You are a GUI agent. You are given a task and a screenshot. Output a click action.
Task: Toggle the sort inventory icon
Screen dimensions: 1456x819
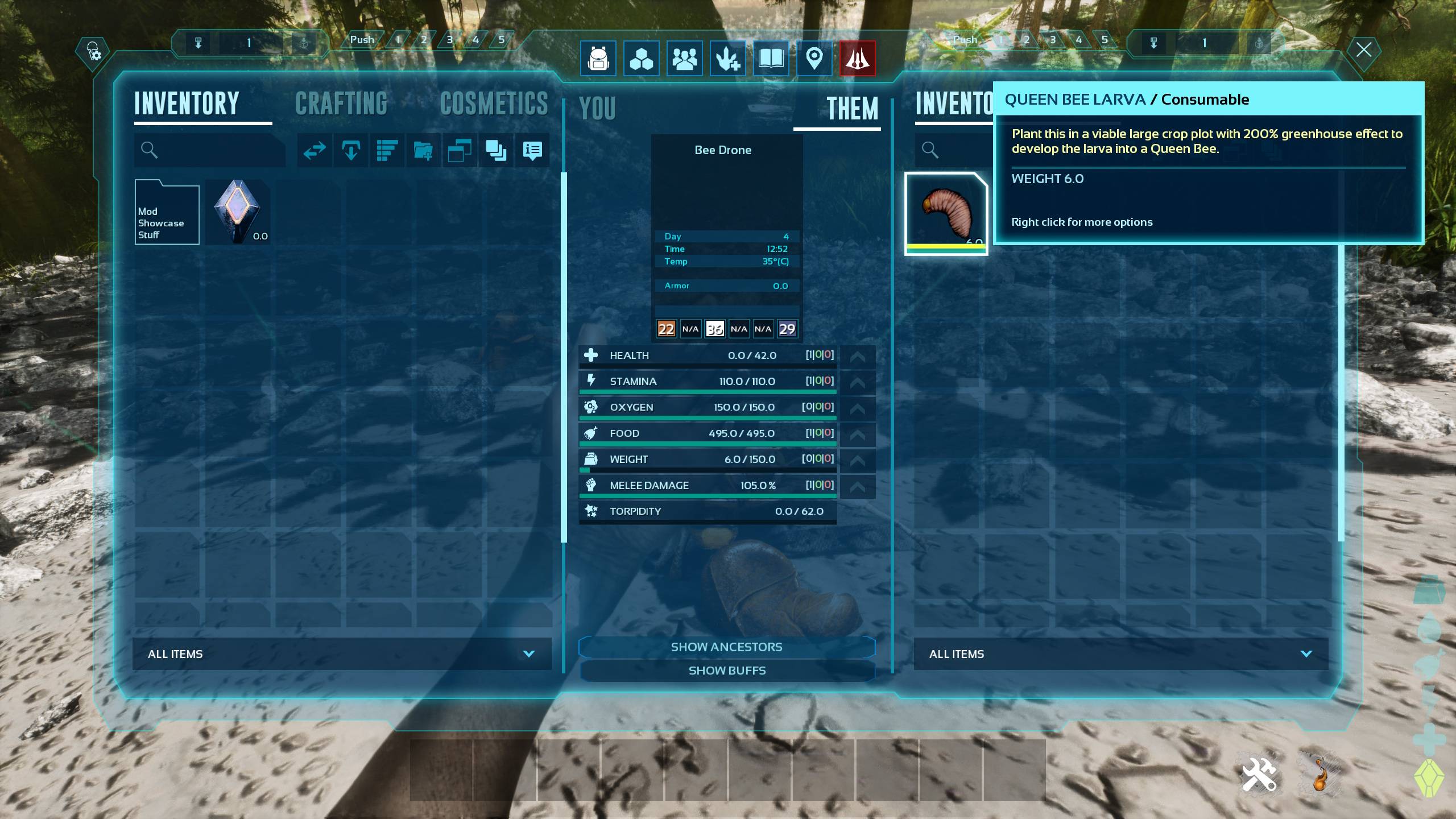tap(387, 151)
